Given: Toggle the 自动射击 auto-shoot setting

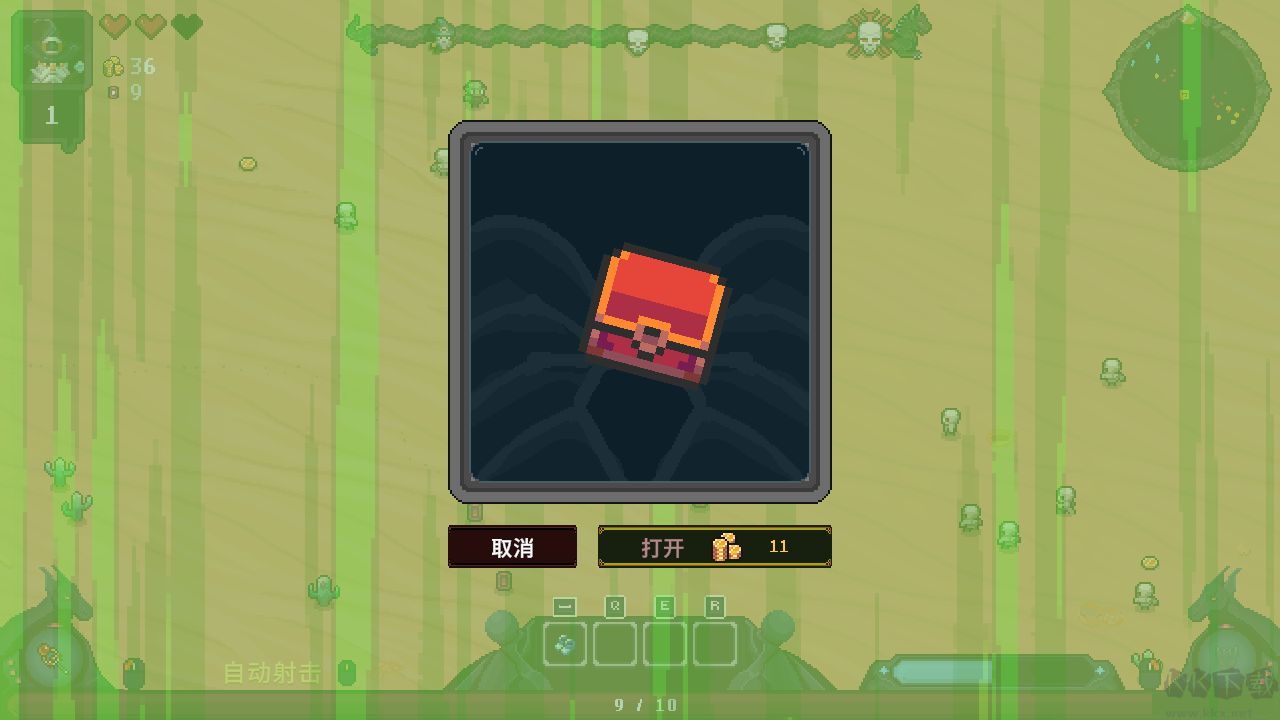Looking at the screenshot, I should pyautogui.click(x=272, y=673).
